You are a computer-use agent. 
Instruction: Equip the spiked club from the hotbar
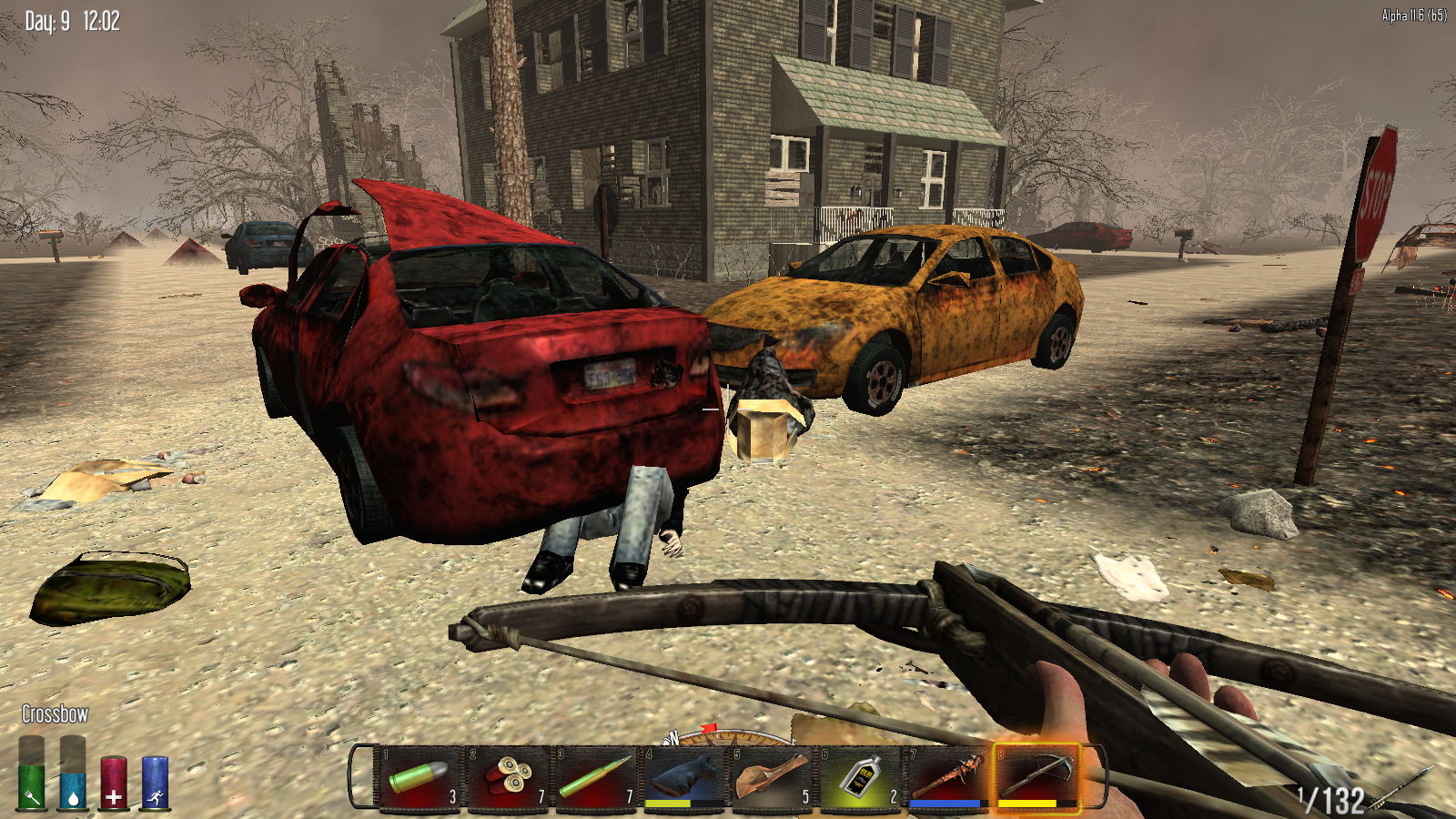[x=947, y=778]
